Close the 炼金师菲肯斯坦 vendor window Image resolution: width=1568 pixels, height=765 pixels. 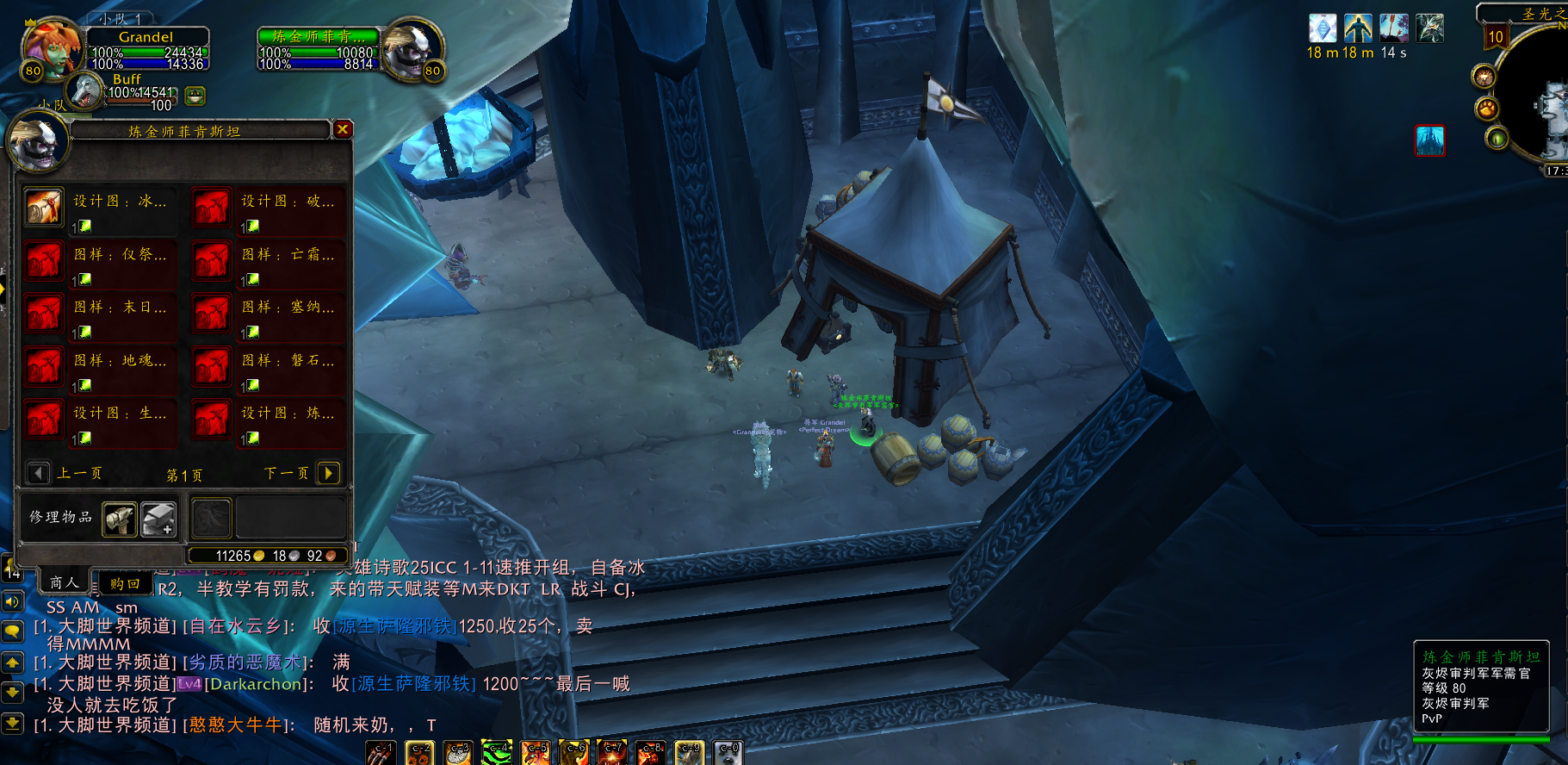tap(343, 129)
